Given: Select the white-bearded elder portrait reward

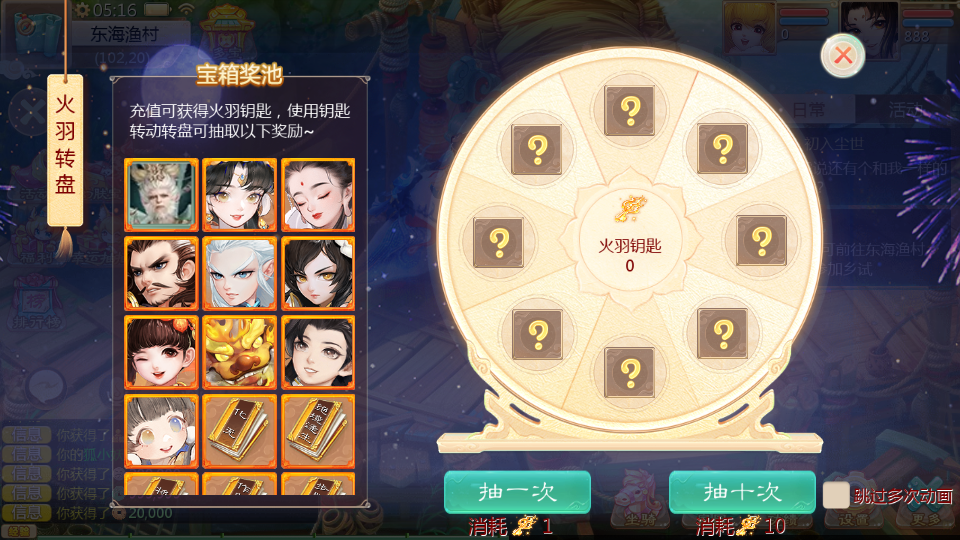Looking at the screenshot, I should [161, 195].
